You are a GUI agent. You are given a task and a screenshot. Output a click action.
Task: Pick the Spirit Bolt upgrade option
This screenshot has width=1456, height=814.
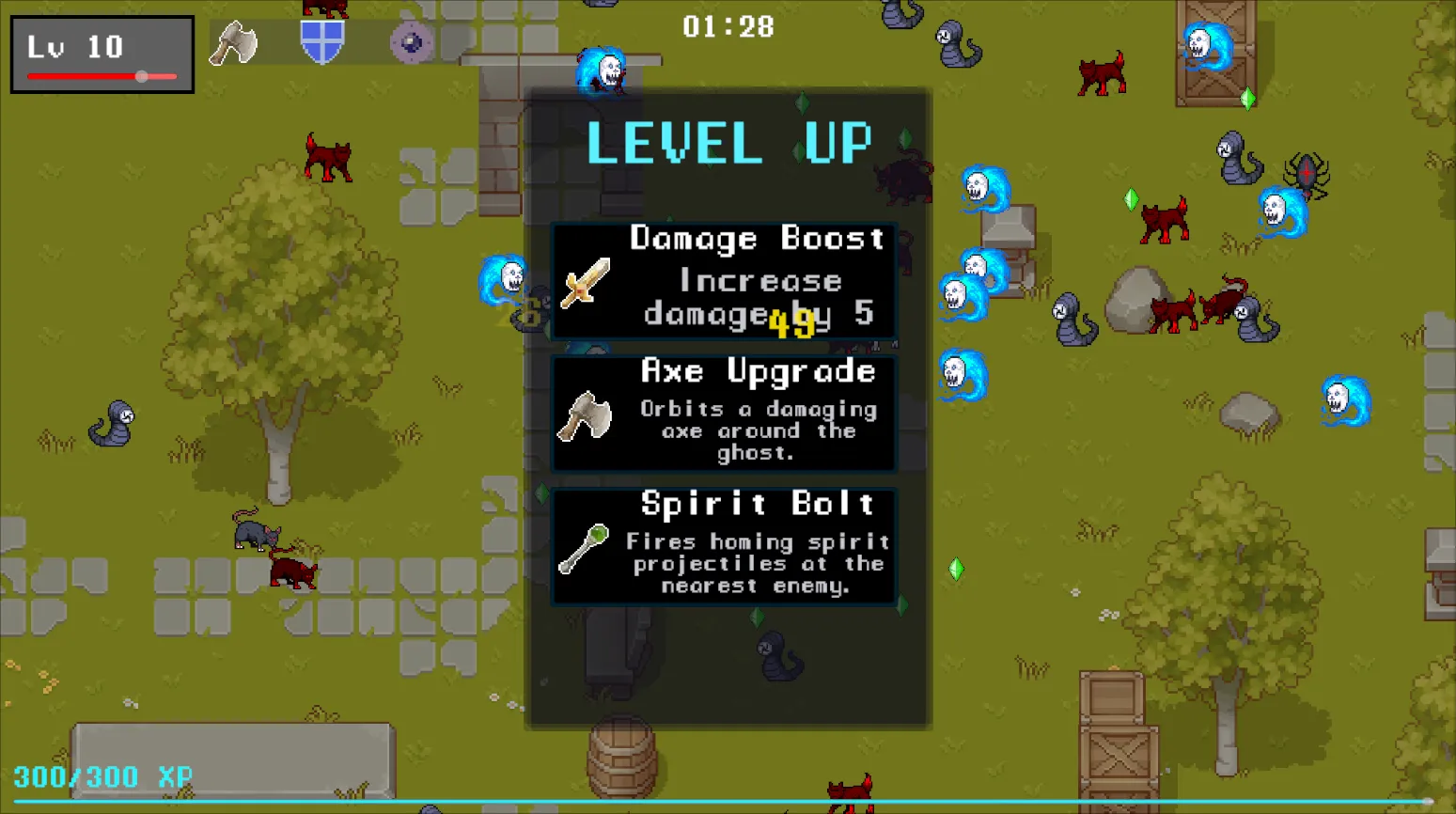point(724,545)
